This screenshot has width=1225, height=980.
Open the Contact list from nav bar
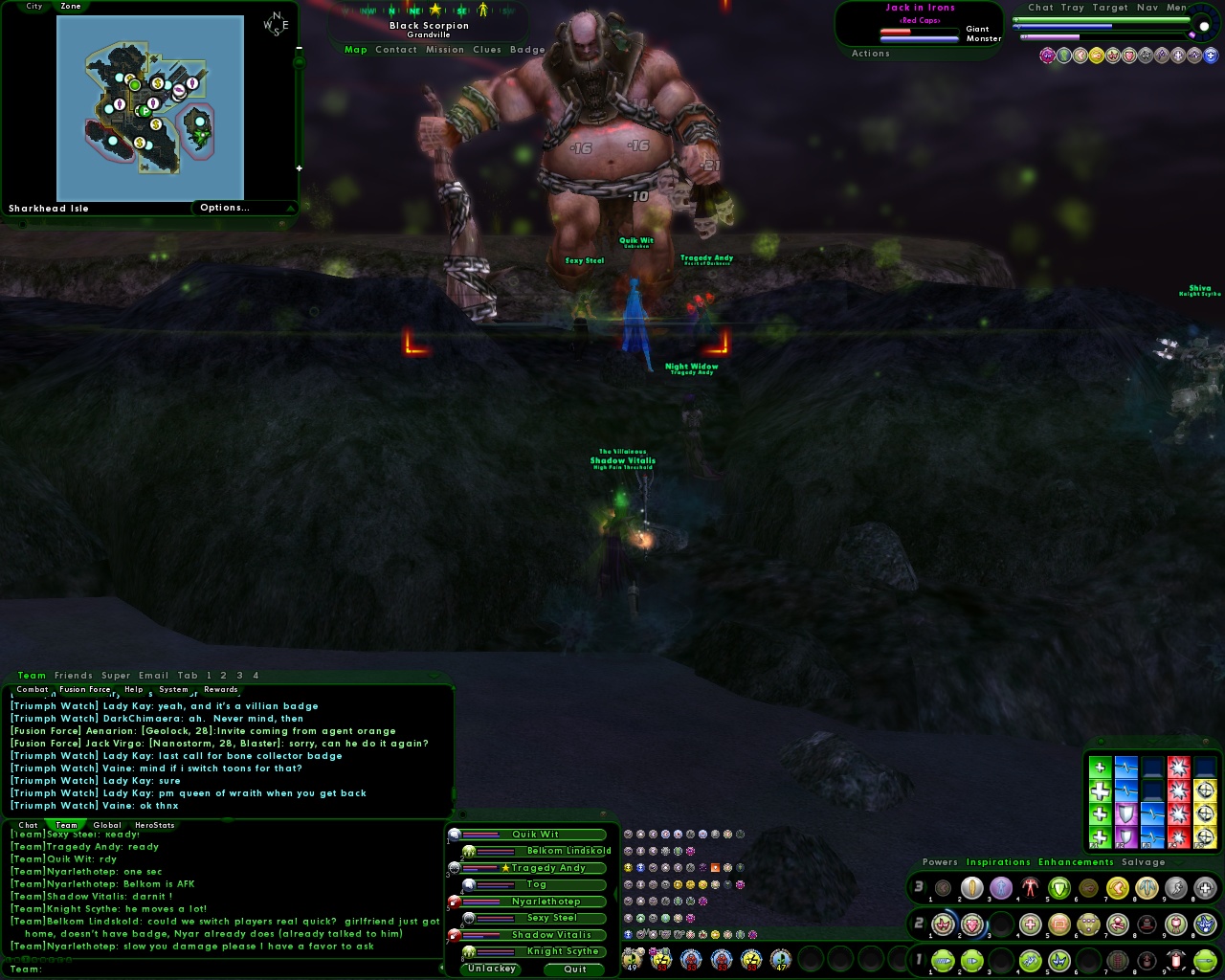tap(396, 50)
